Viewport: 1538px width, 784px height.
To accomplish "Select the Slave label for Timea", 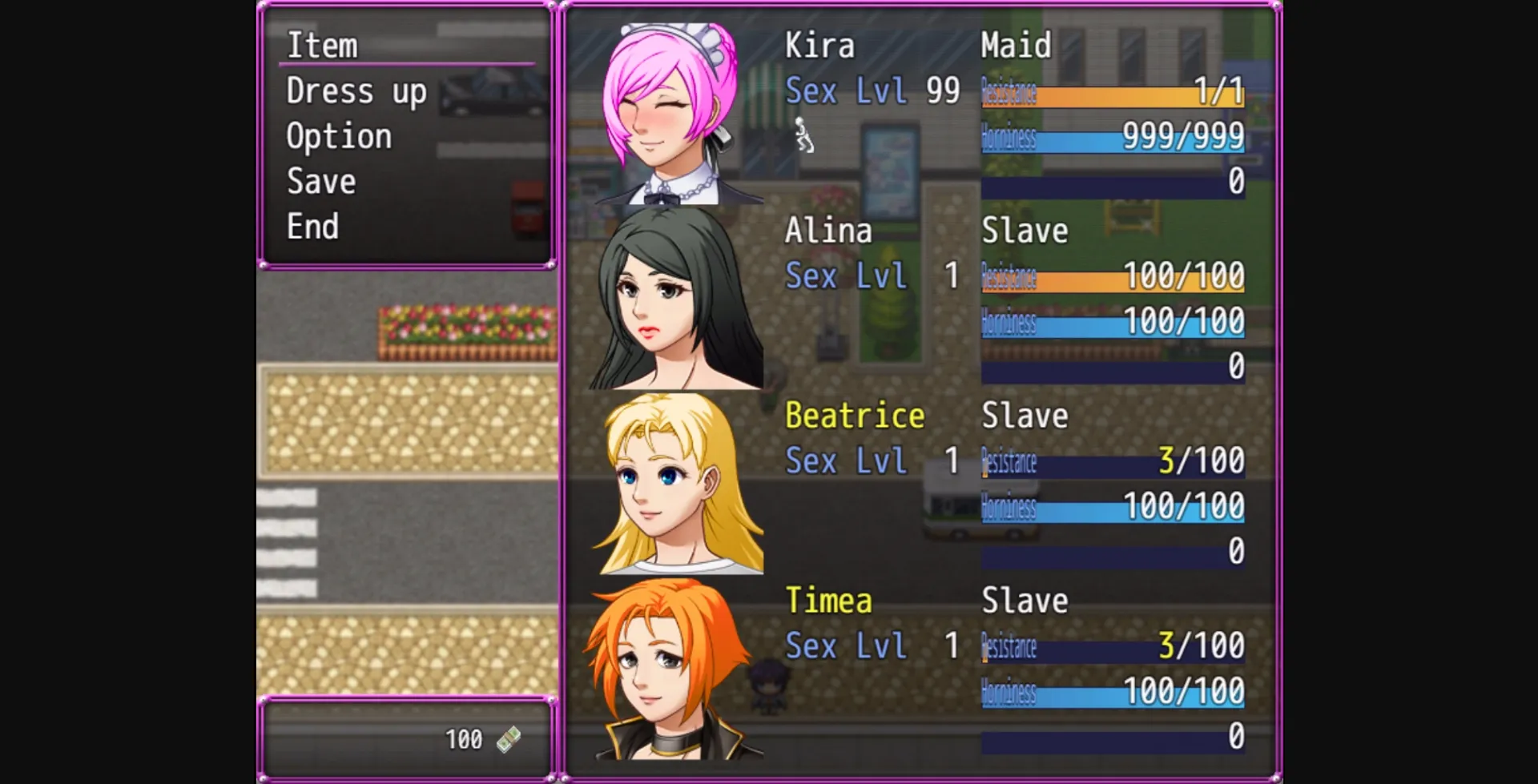I will pyautogui.click(x=1025, y=599).
